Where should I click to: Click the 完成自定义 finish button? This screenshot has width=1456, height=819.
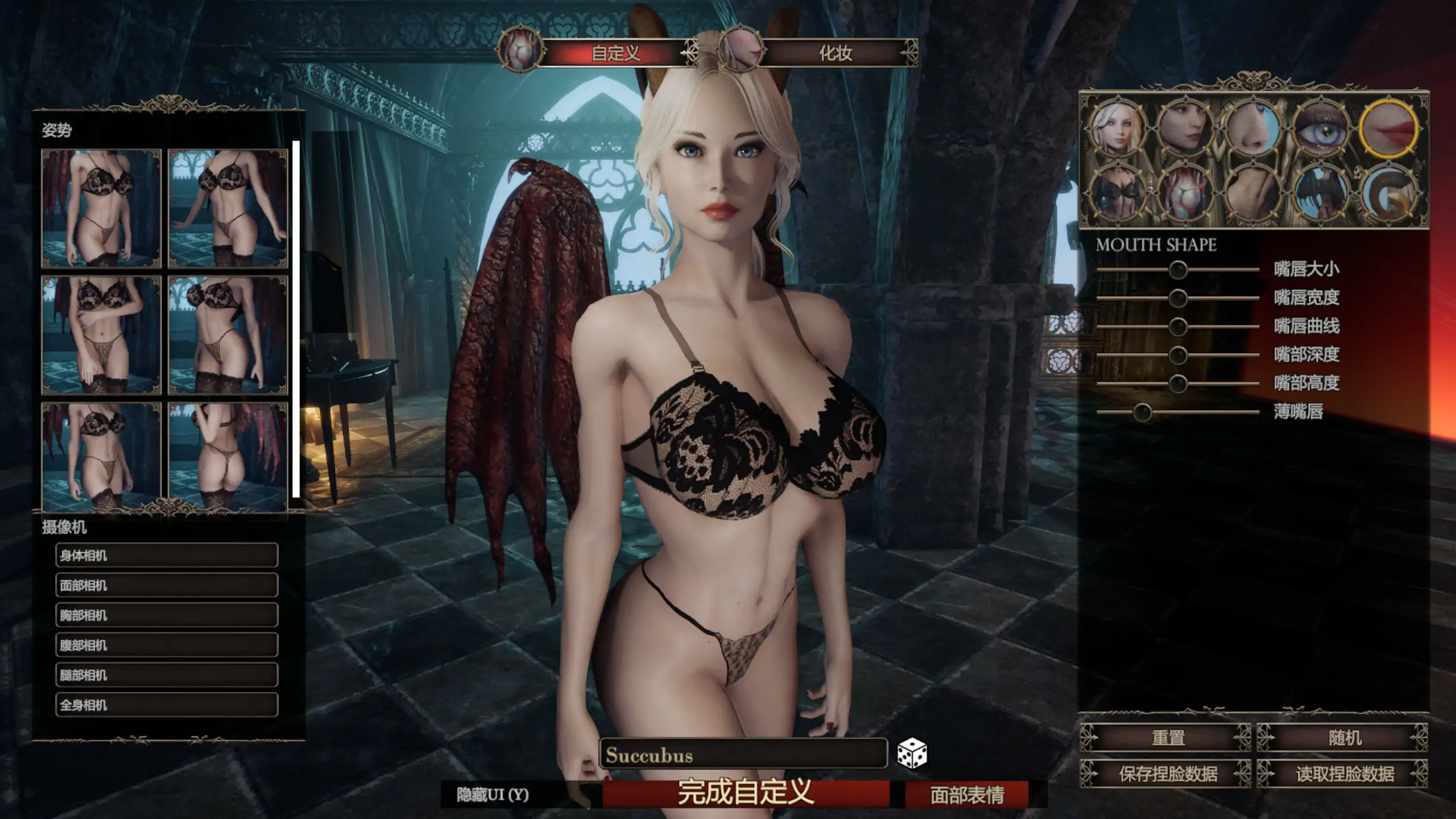pyautogui.click(x=746, y=792)
